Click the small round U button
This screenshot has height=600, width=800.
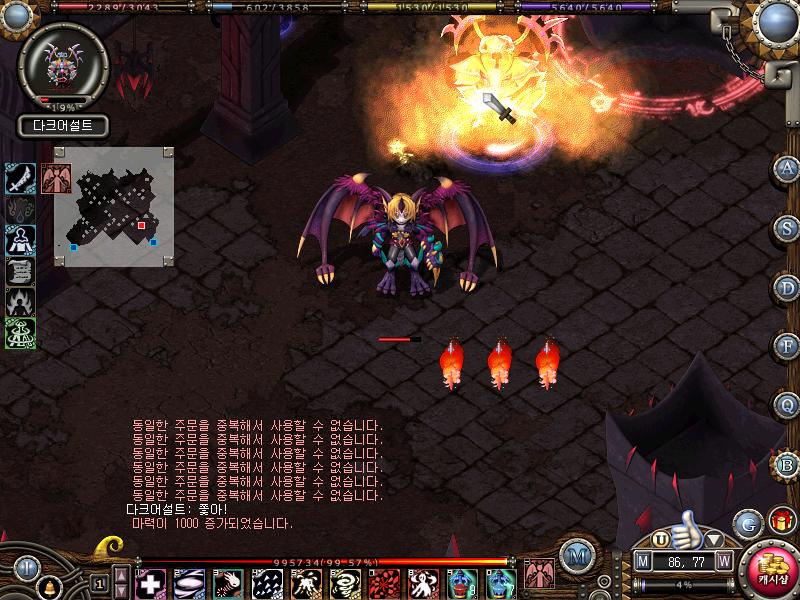[661, 540]
